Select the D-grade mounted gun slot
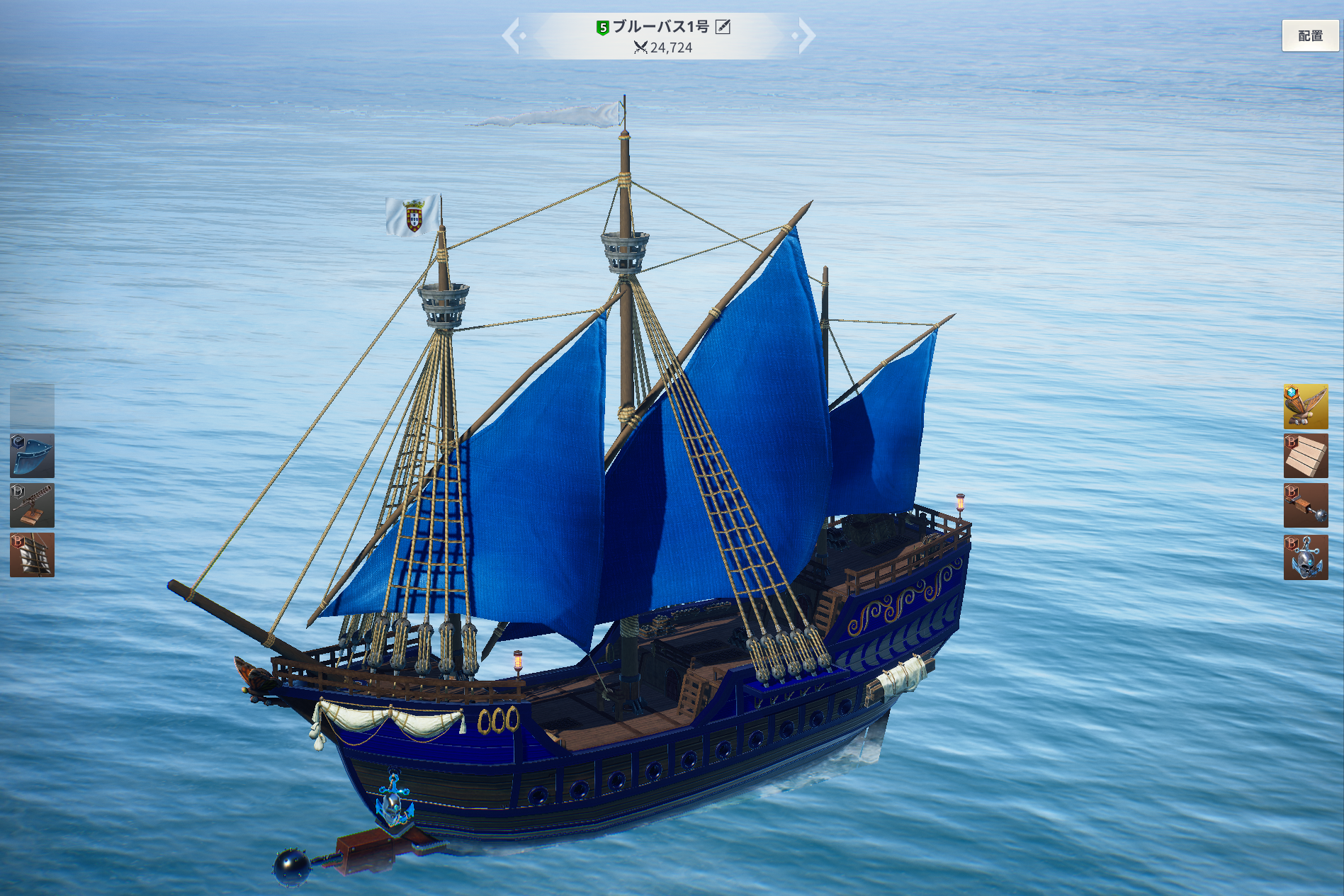 pos(32,505)
